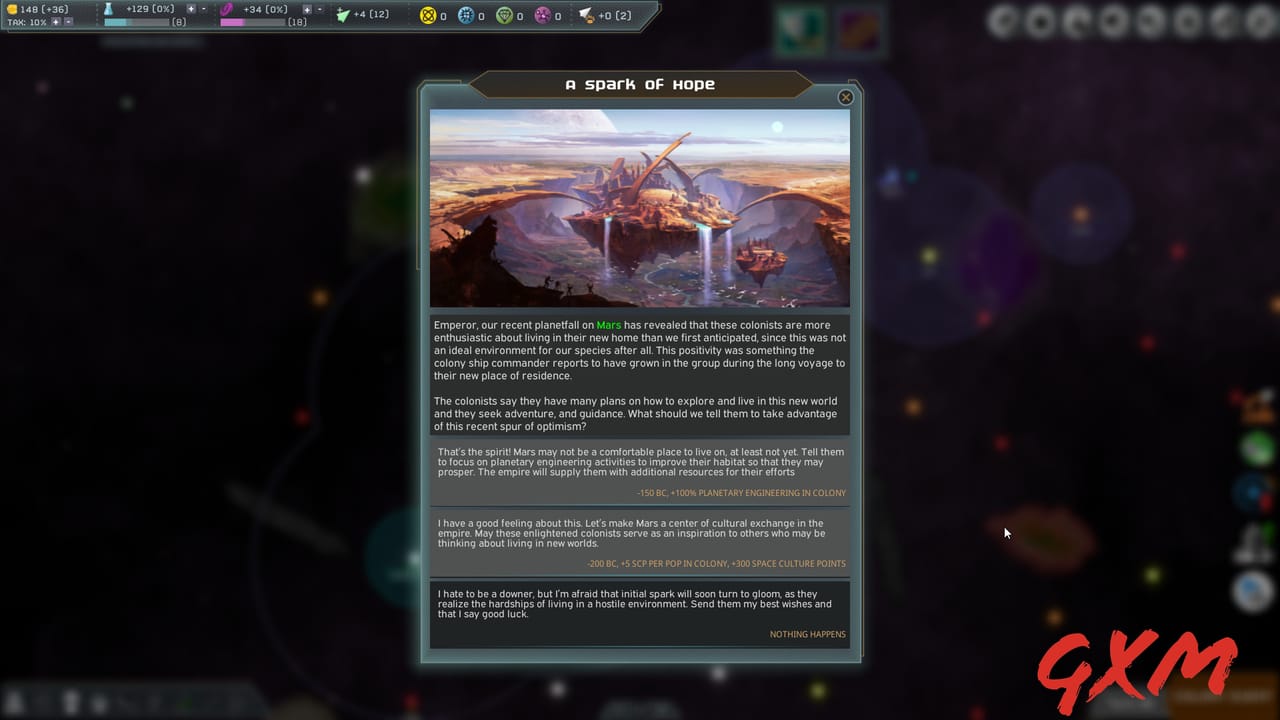Screen dimensions: 1280x720
Task: Decrease the tax rate with the minus stepper
Action: tap(67, 21)
